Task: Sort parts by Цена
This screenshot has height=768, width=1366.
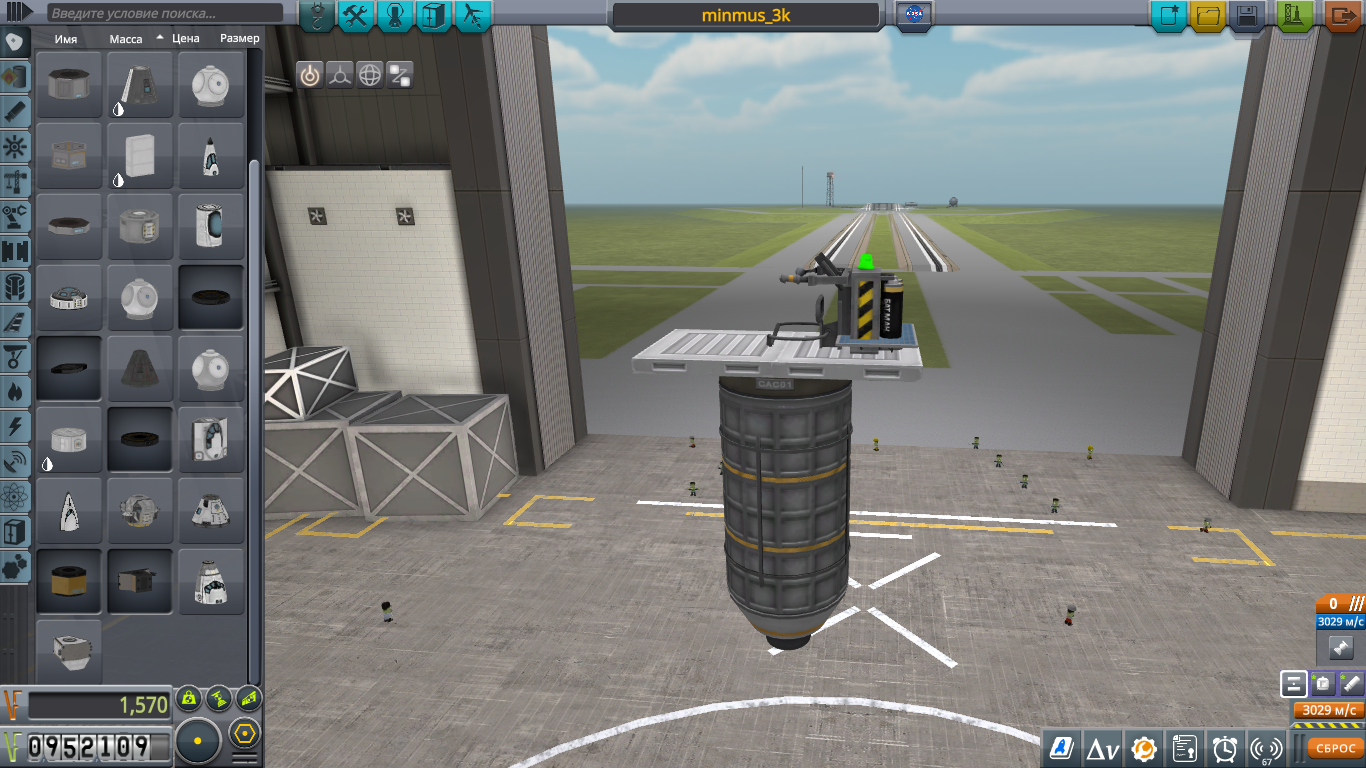Action: [x=185, y=38]
